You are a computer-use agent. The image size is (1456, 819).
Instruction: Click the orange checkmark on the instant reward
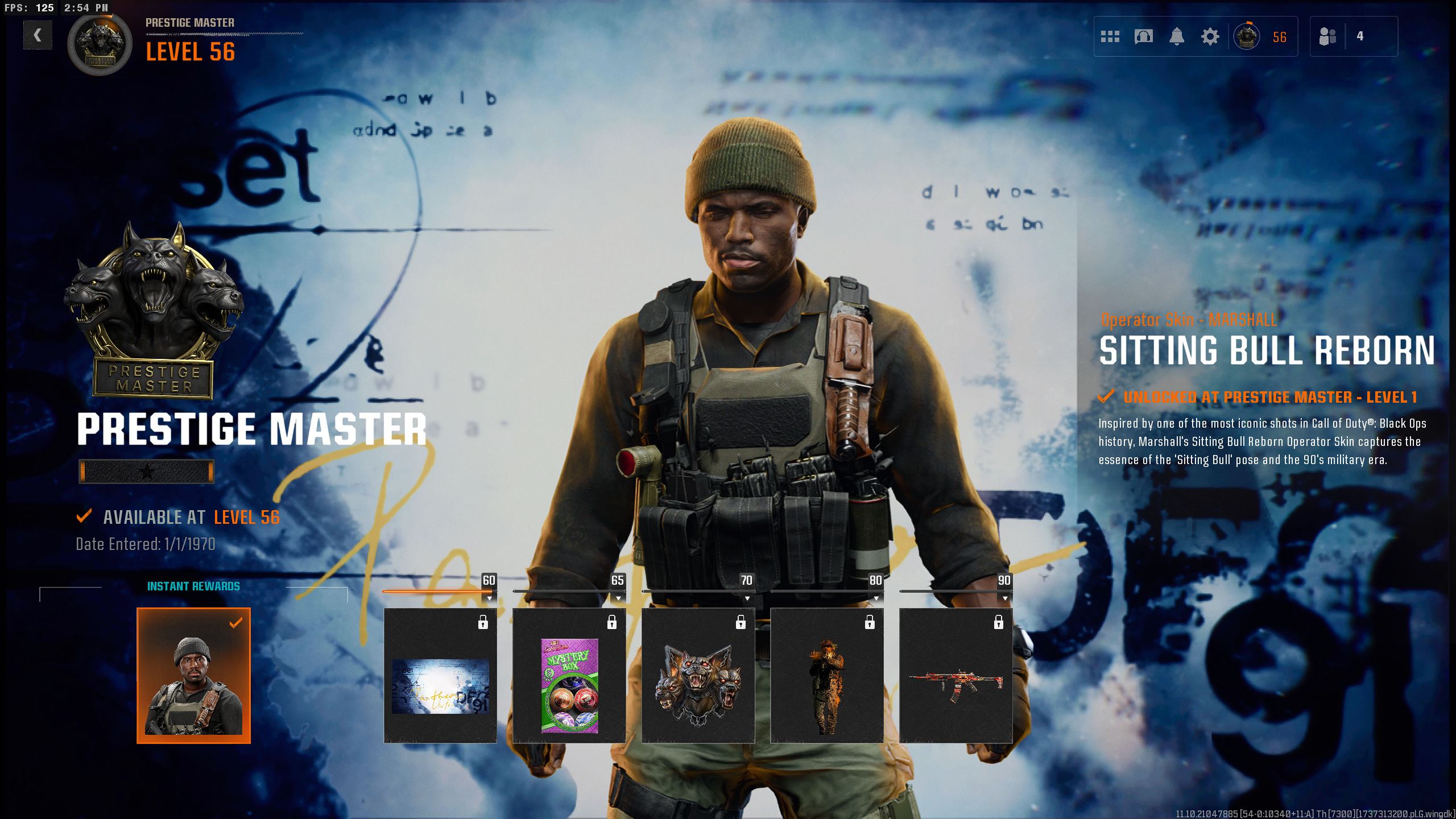[234, 623]
